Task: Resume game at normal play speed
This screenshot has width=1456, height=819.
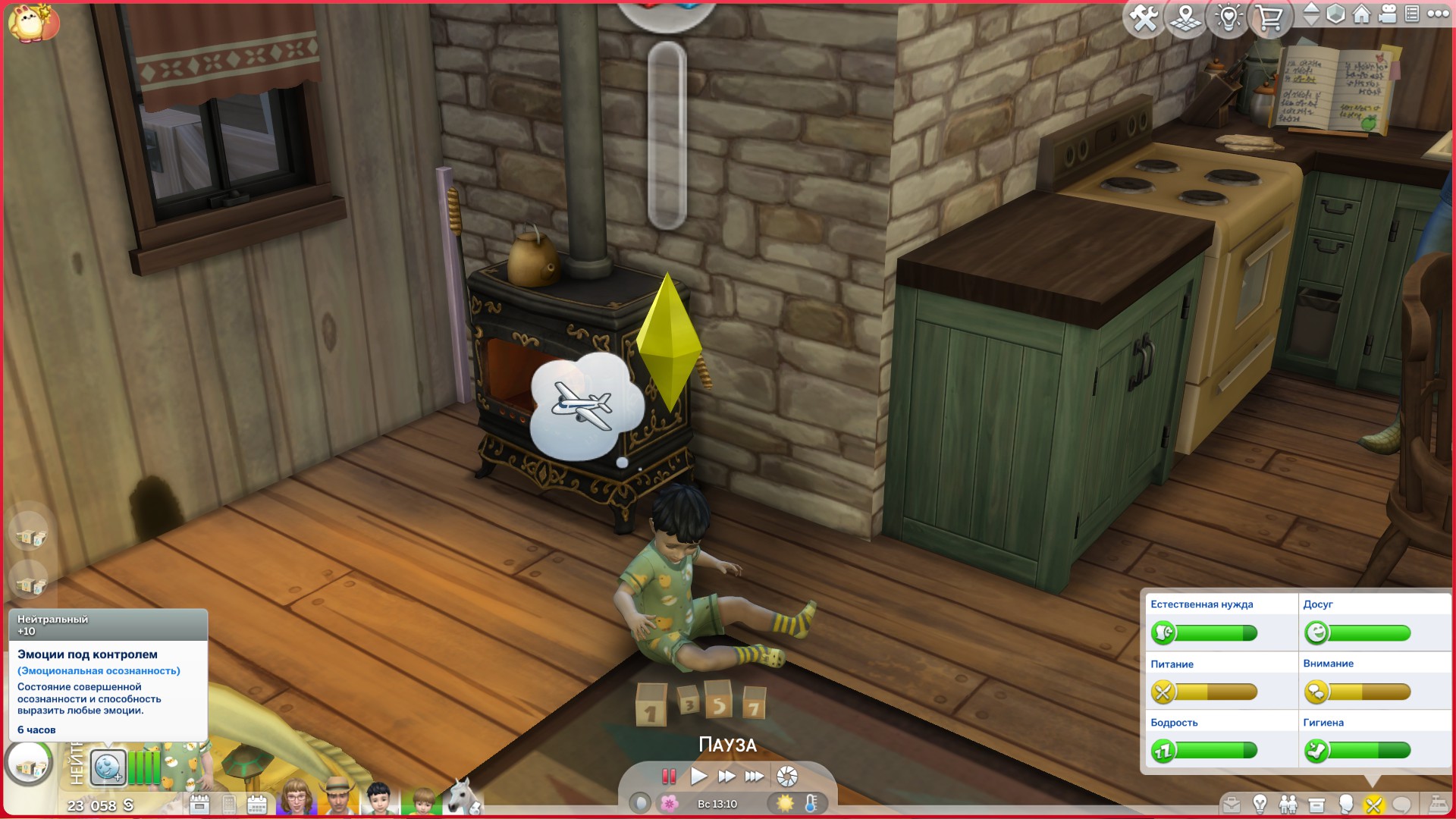Action: coord(698,776)
